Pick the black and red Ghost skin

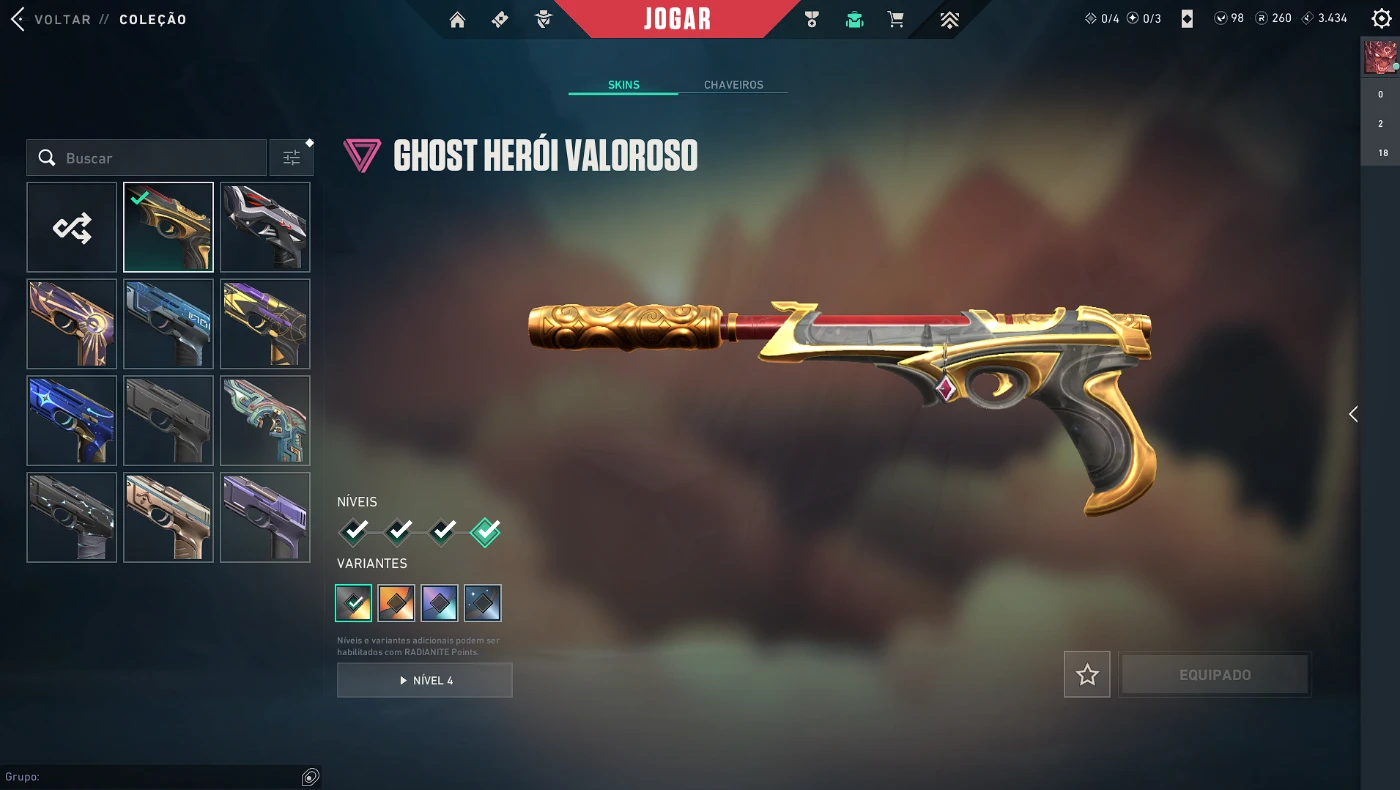coord(265,228)
